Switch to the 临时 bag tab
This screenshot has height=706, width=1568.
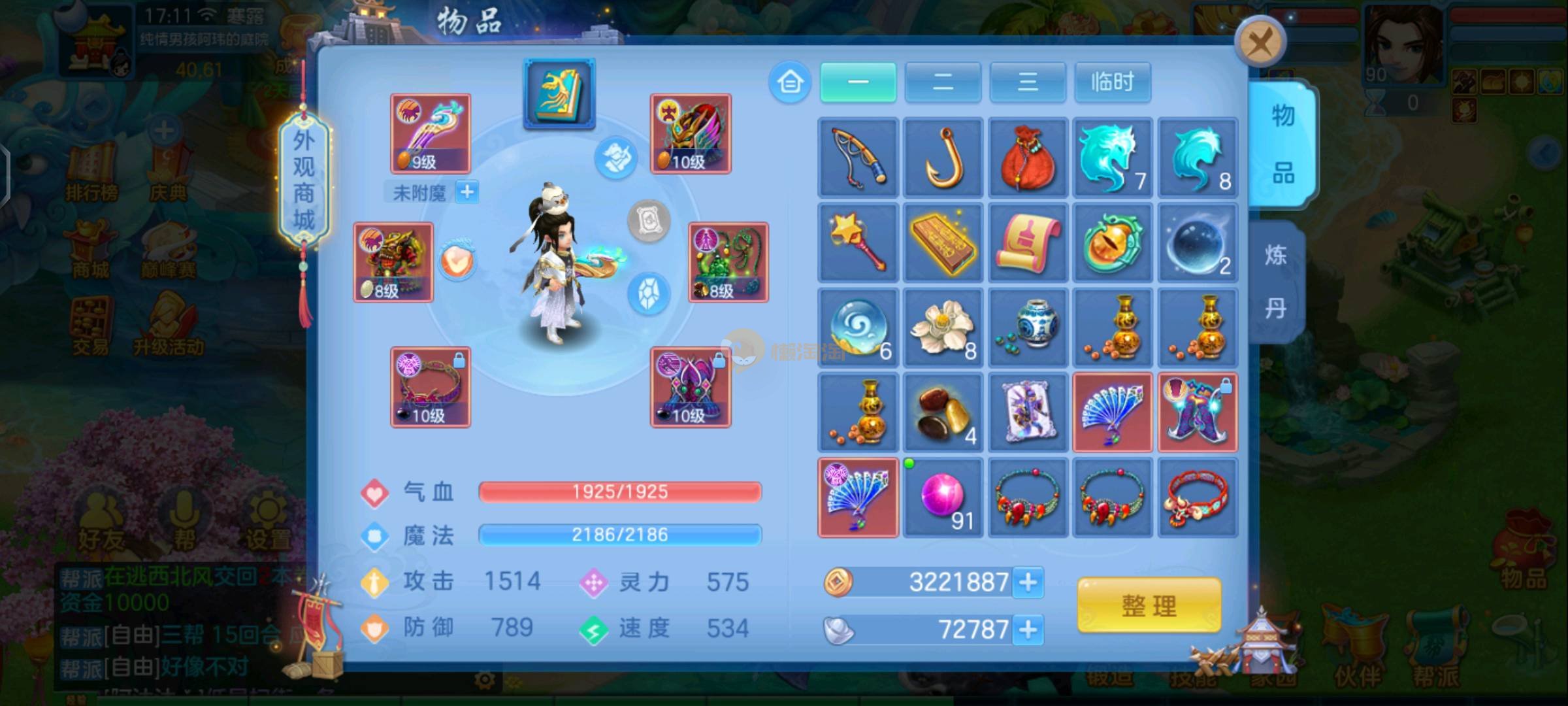click(x=1112, y=82)
